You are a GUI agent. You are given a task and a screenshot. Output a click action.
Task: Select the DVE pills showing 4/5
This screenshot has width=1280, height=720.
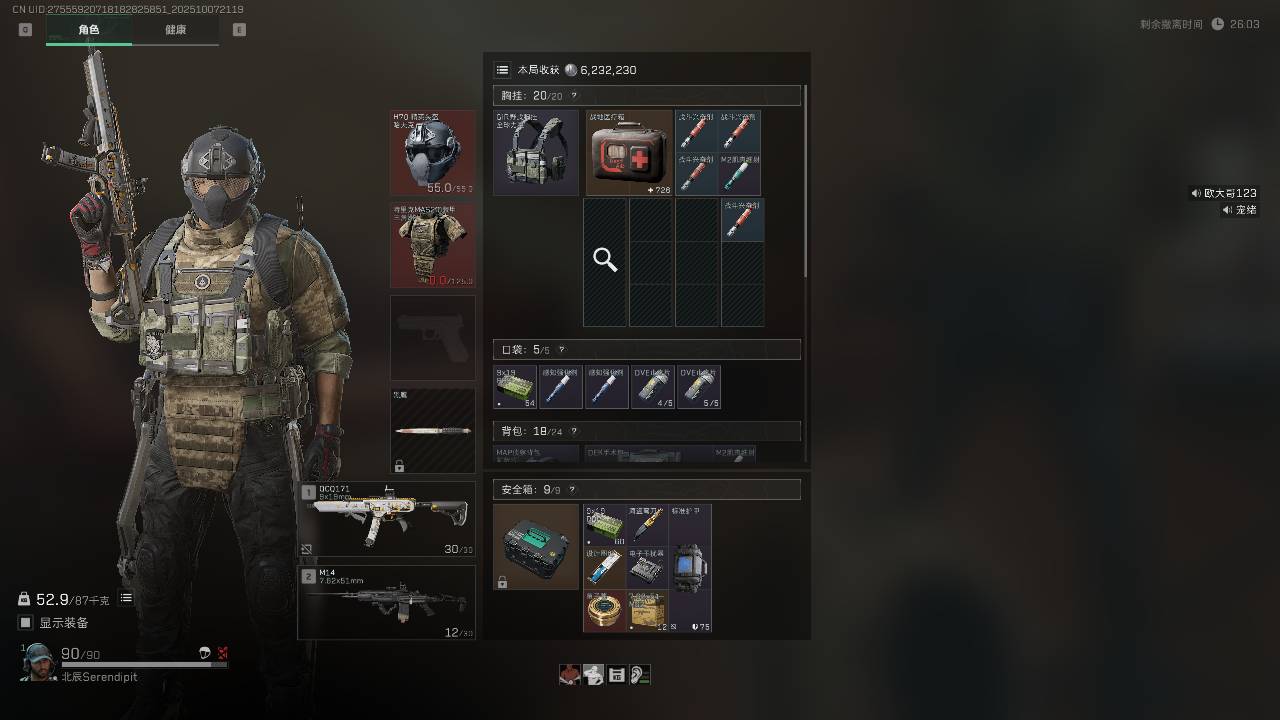tap(653, 387)
